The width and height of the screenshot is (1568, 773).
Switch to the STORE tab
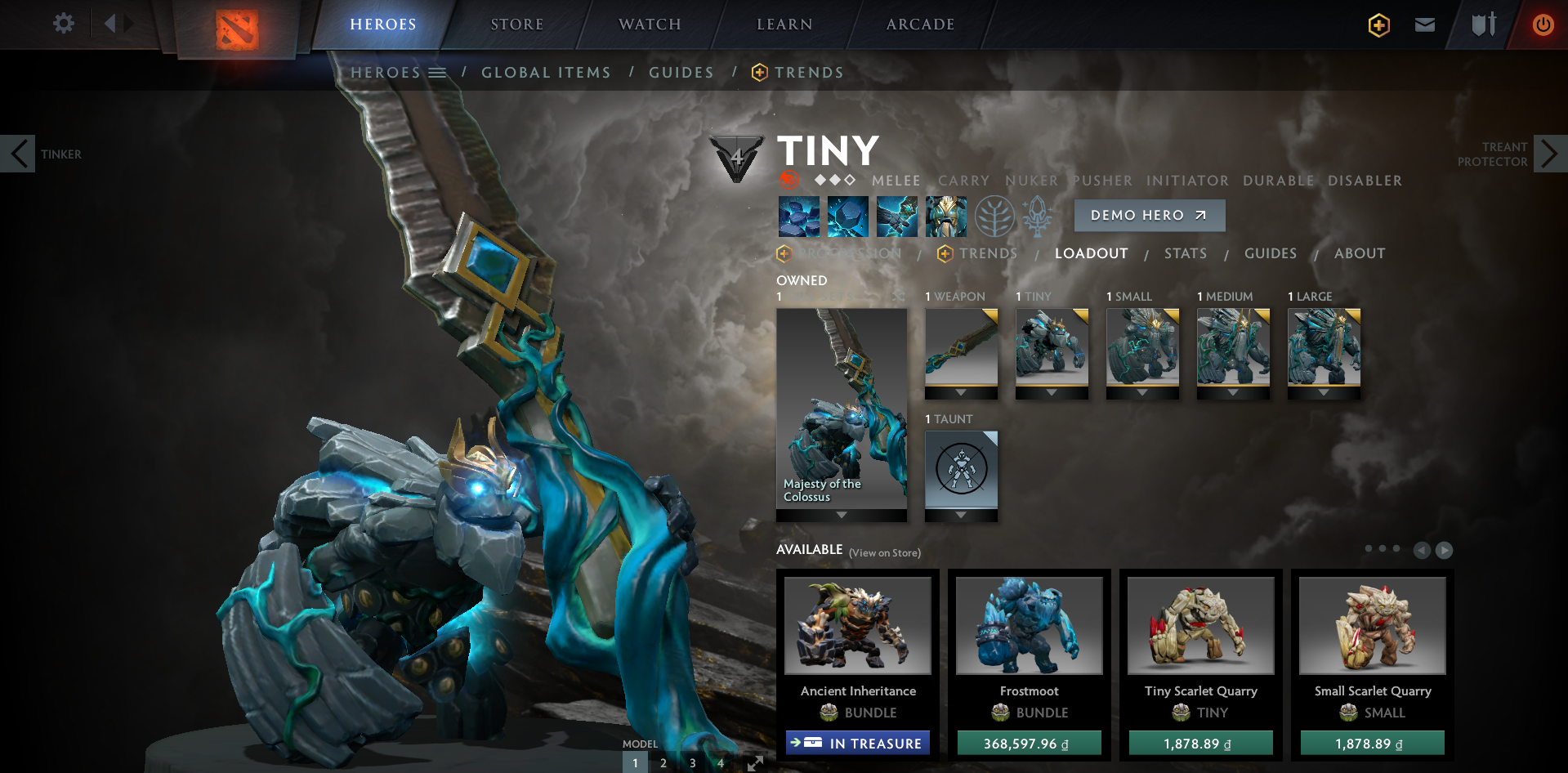(516, 25)
